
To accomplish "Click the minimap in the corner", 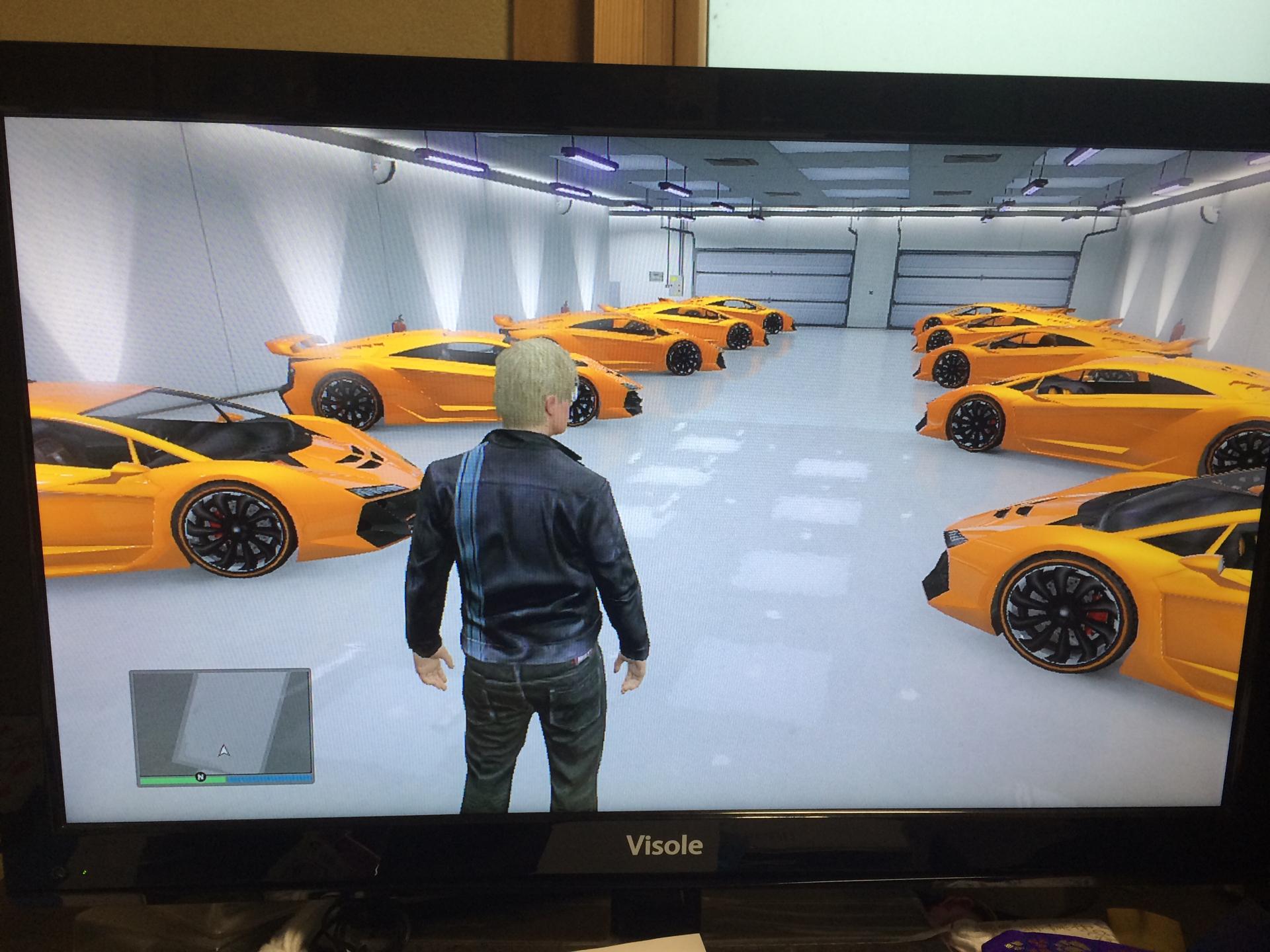I will (221, 722).
